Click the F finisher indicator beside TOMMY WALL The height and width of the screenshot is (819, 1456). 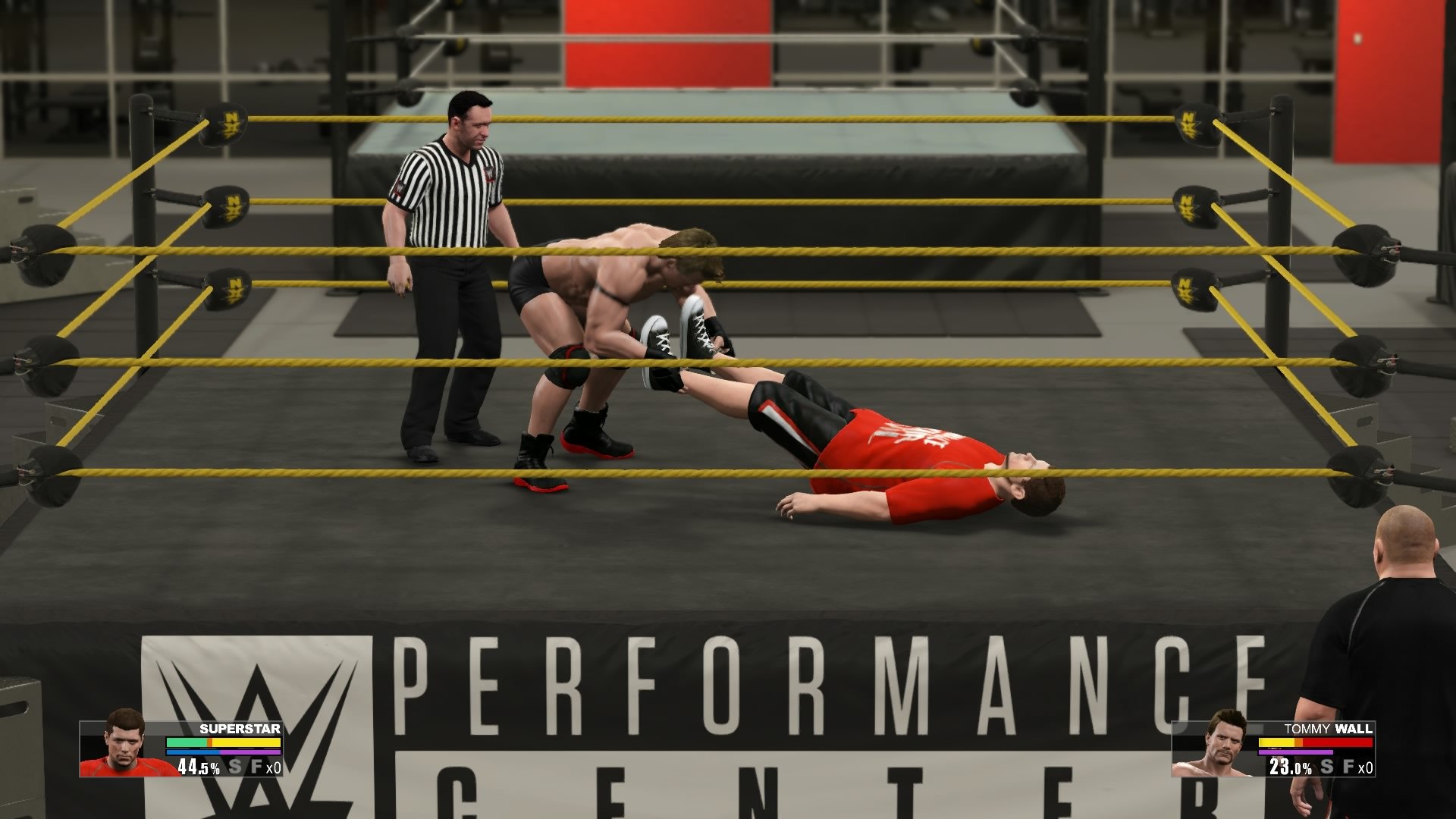tap(1348, 767)
